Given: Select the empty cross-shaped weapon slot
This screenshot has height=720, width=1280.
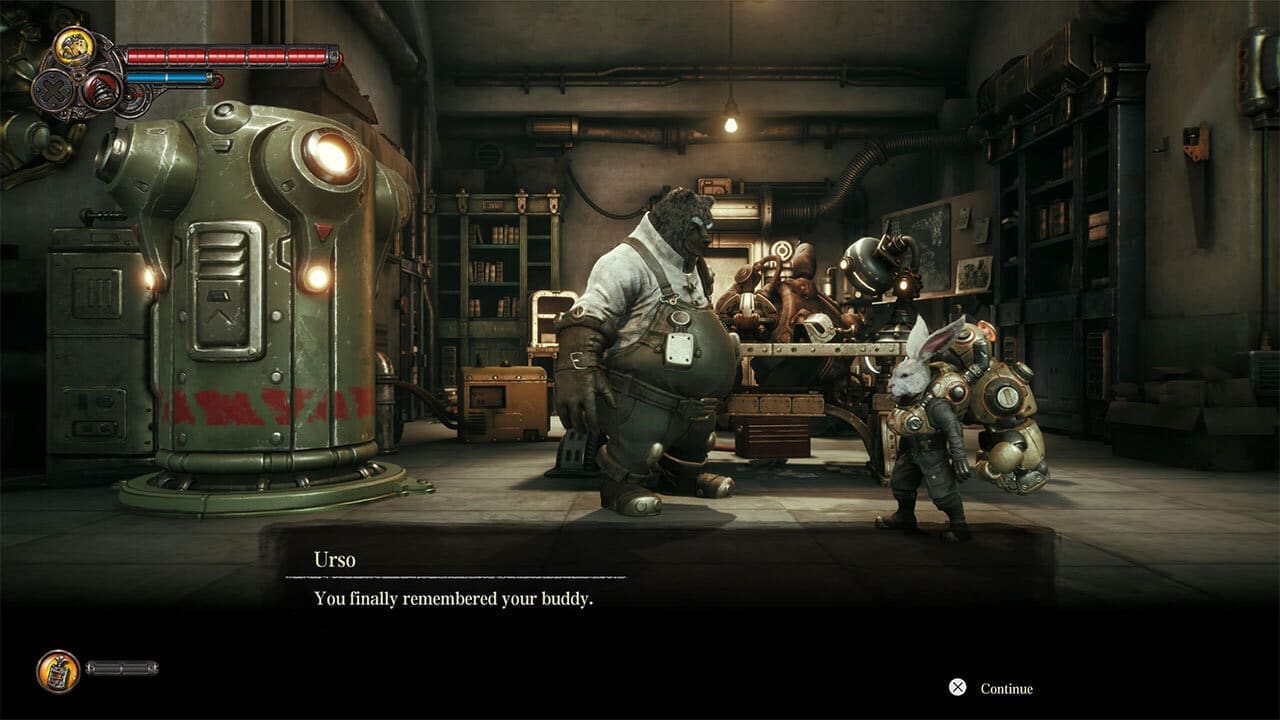Looking at the screenshot, I should click(x=50, y=92).
